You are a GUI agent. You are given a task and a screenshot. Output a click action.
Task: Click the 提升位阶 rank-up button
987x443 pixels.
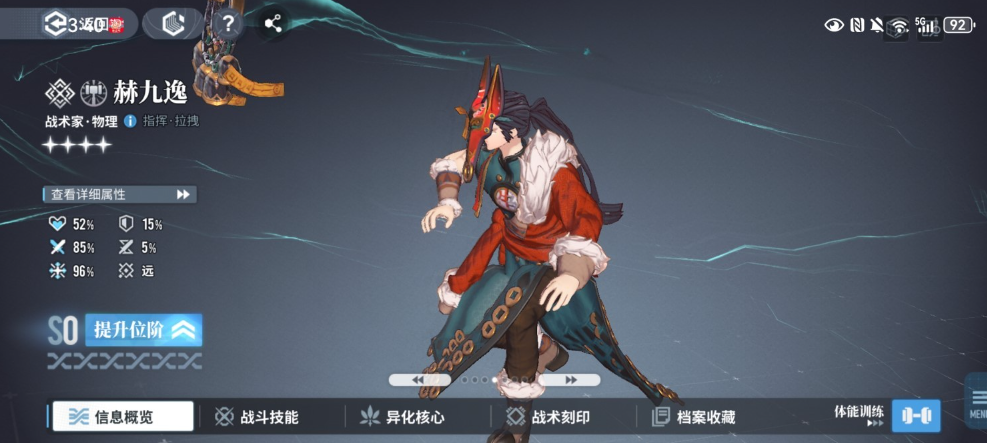[144, 330]
